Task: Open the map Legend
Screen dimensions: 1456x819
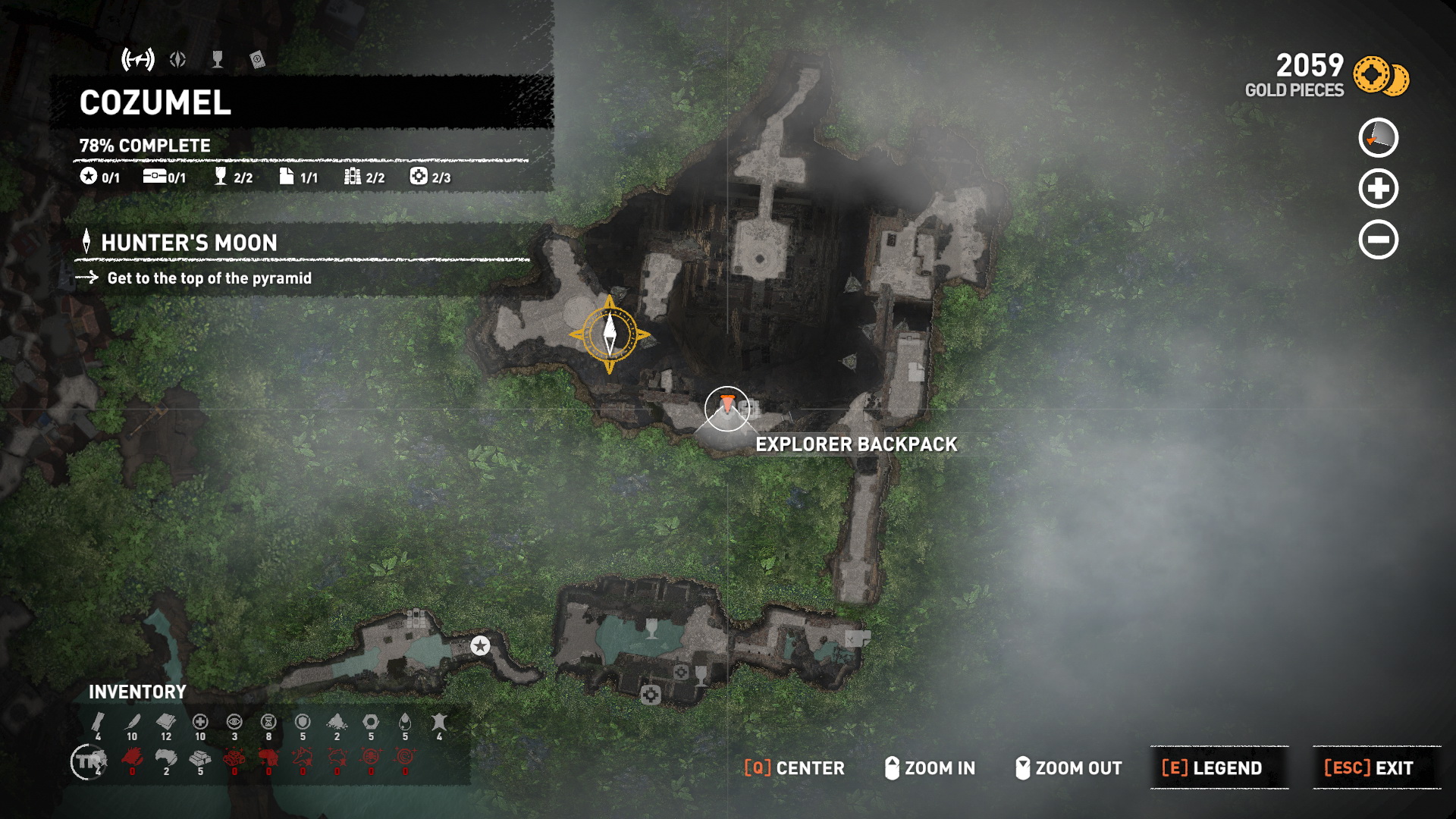Action: [x=1219, y=767]
